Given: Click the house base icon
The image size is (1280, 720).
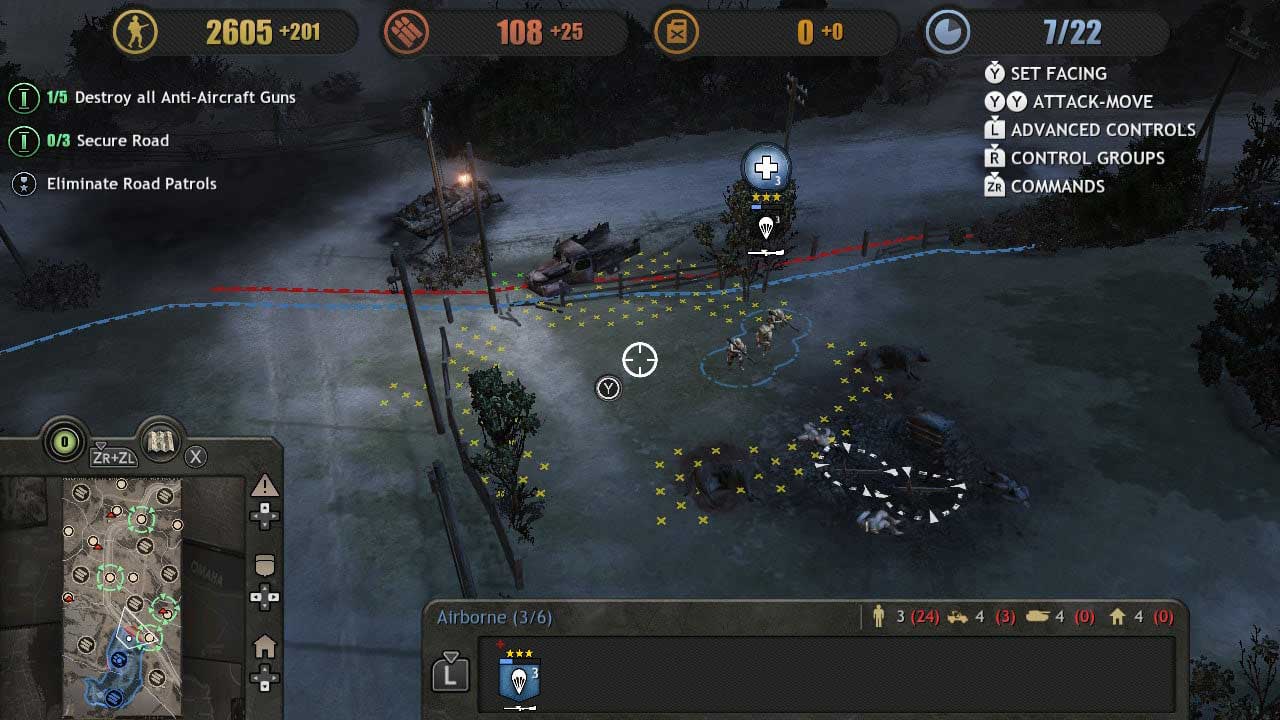Looking at the screenshot, I should [264, 646].
